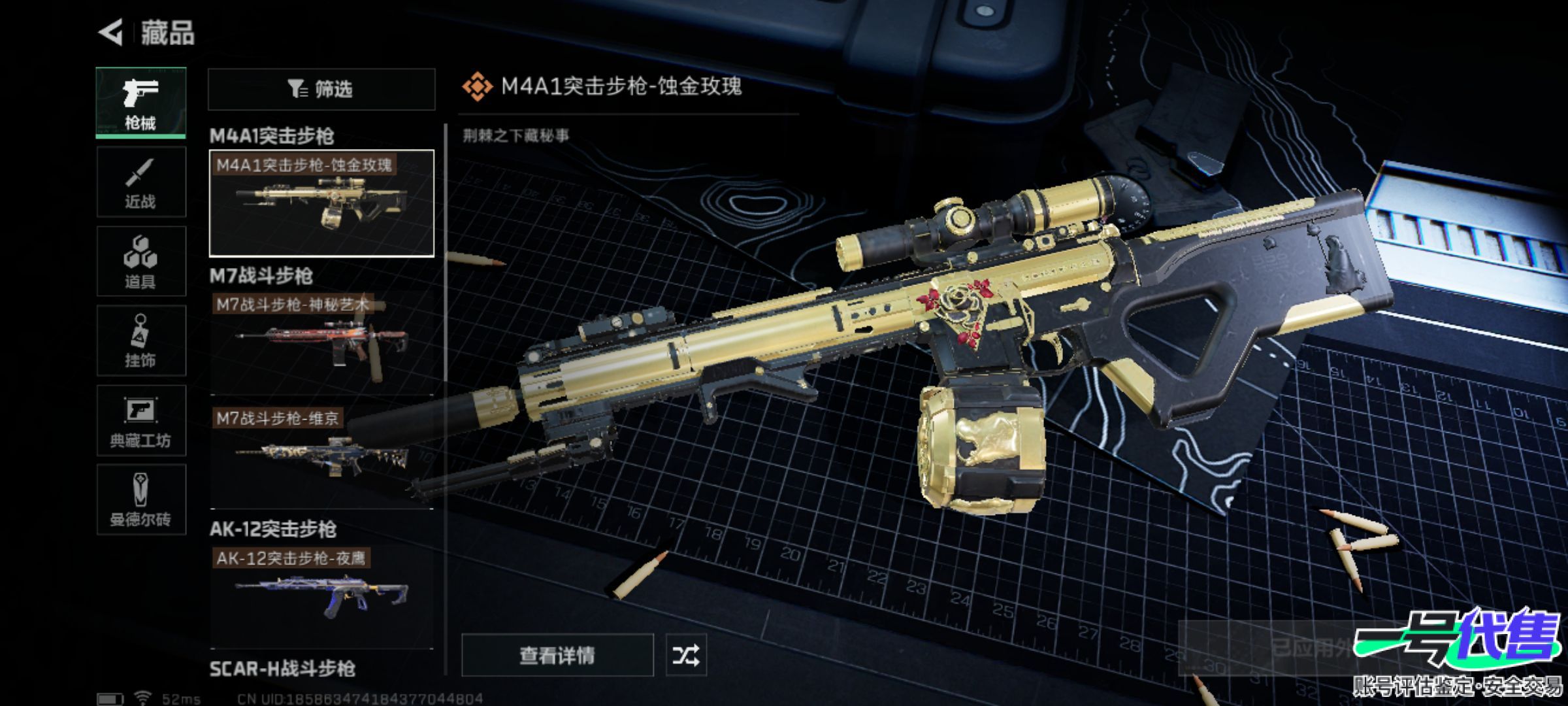The width and height of the screenshot is (1568, 706).
Task: Pick the M7战斗步枪-维京 skin thumbnail
Action: (321, 456)
